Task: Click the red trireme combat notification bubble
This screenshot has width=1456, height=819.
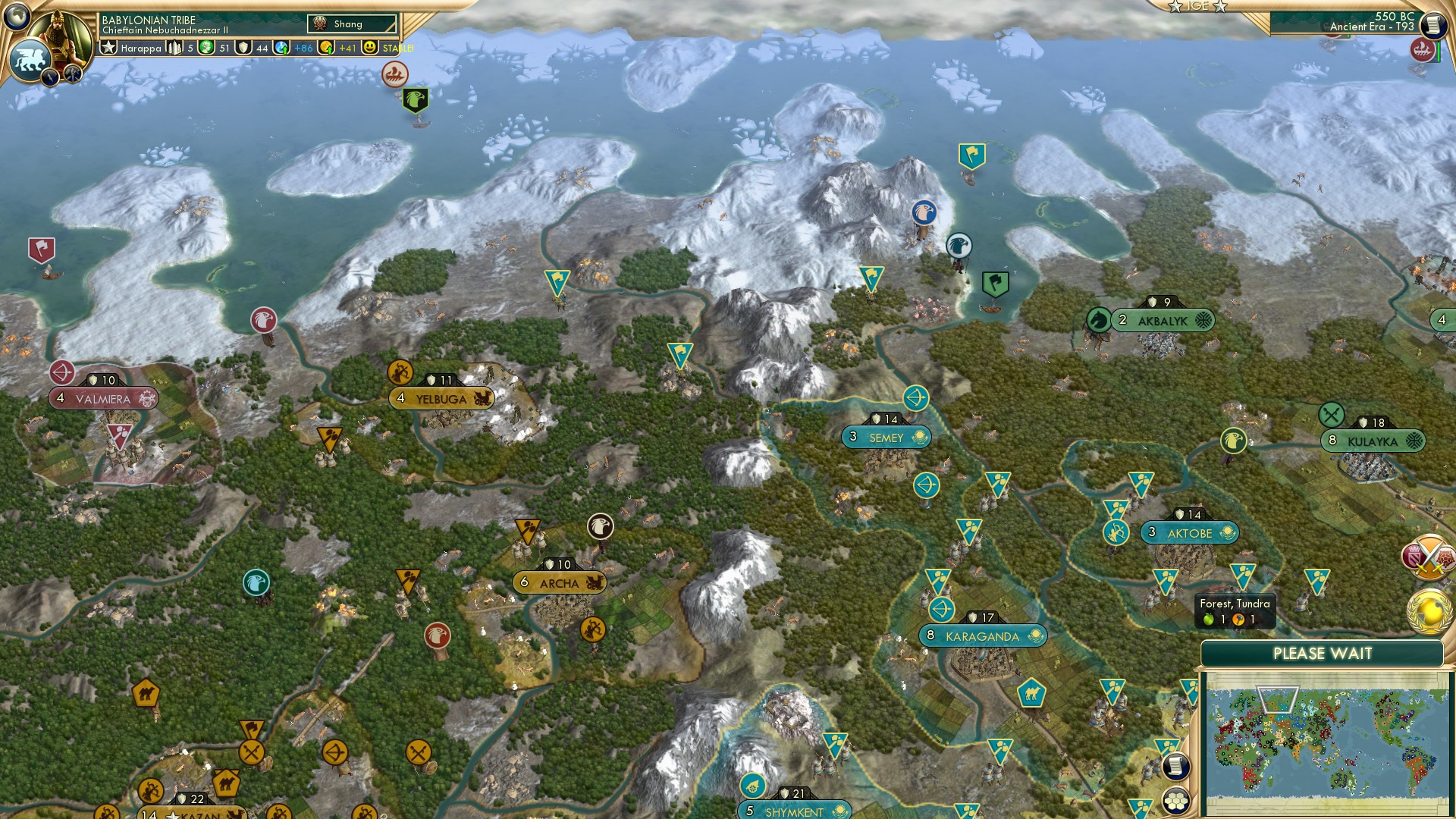Action: point(1423,51)
